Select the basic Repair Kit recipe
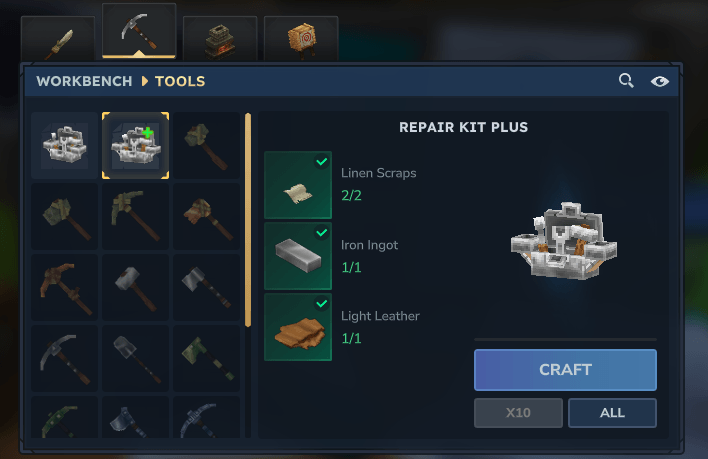The image size is (708, 459). [x=65, y=146]
